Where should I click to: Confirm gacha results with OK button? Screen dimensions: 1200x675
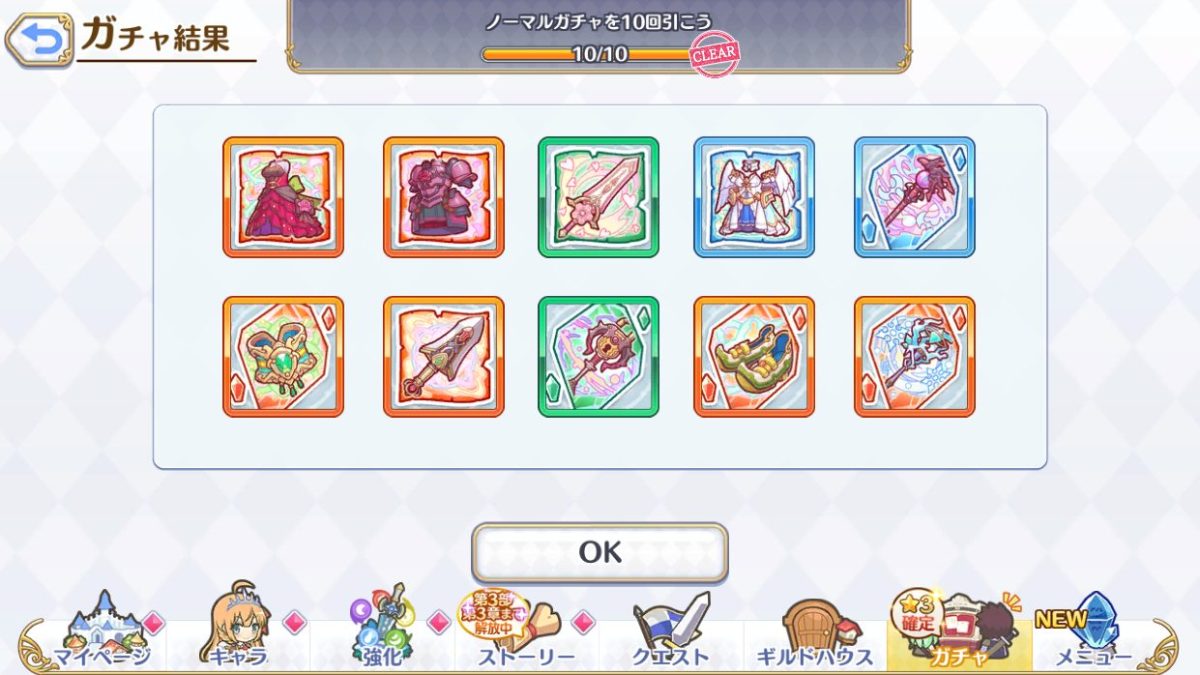point(600,552)
